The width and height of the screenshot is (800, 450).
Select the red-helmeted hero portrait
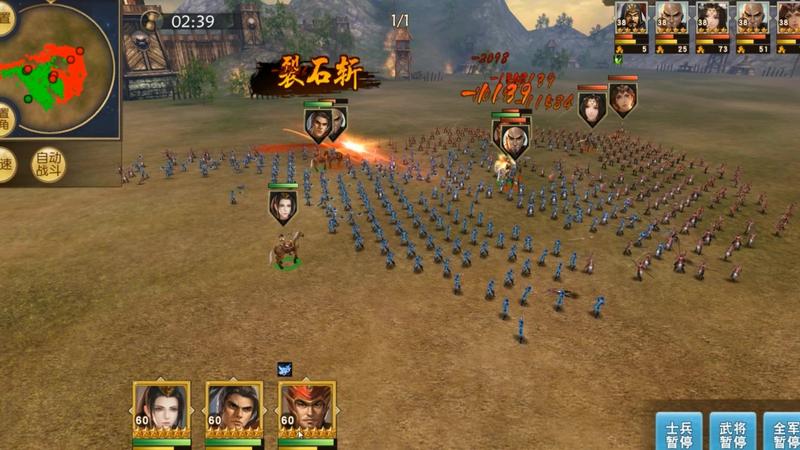coord(307,408)
